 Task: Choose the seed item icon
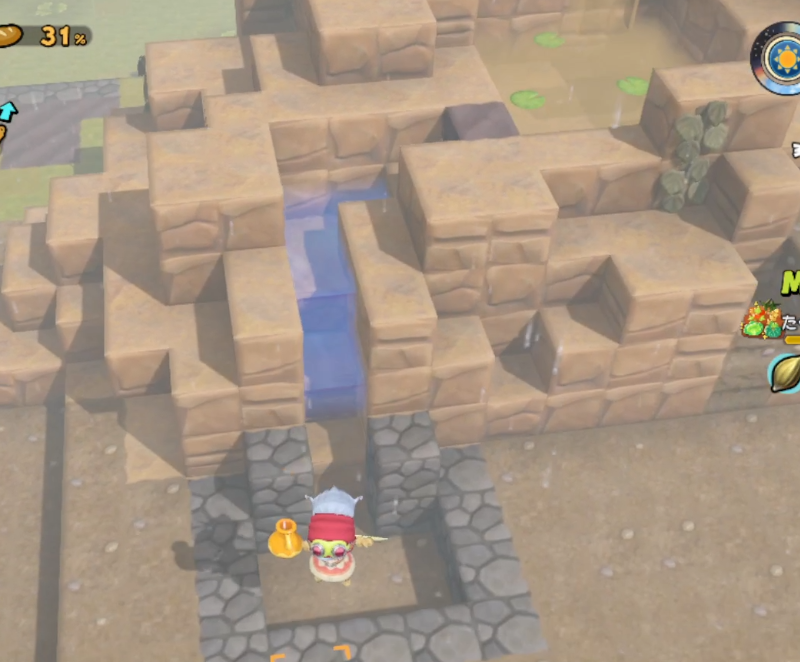click(x=786, y=372)
